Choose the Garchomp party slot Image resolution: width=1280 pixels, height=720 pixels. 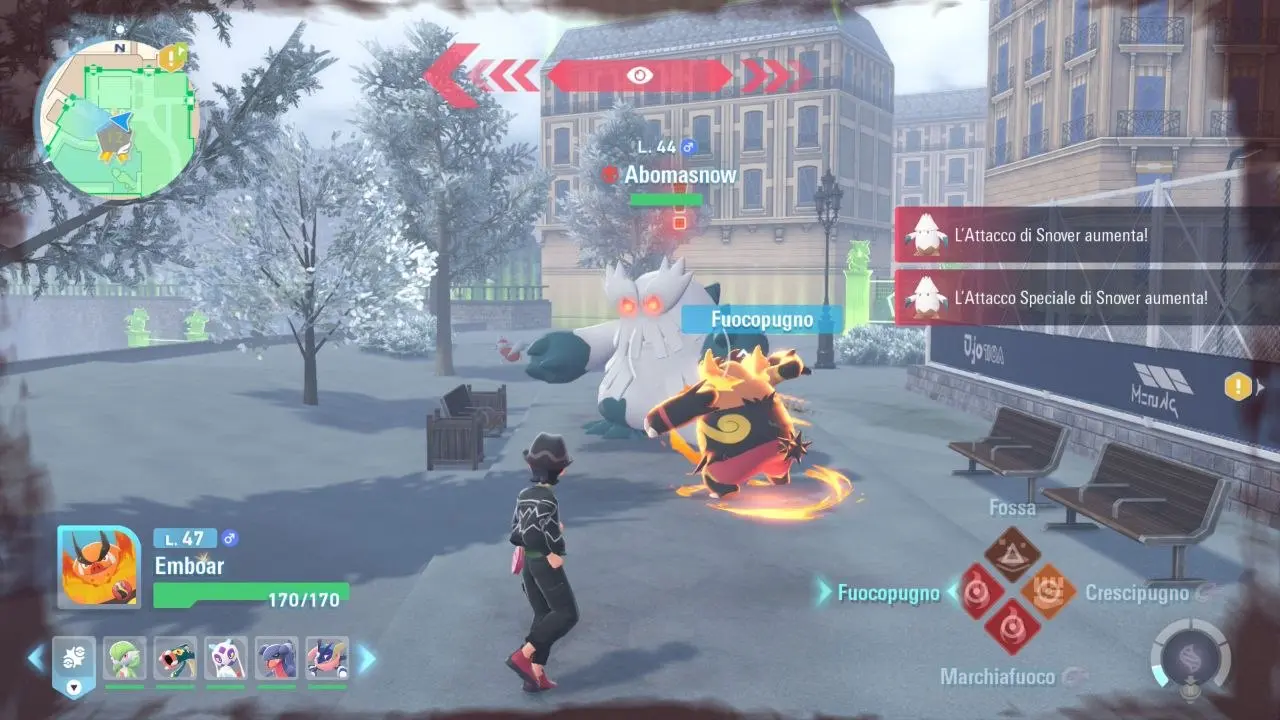pos(277,657)
